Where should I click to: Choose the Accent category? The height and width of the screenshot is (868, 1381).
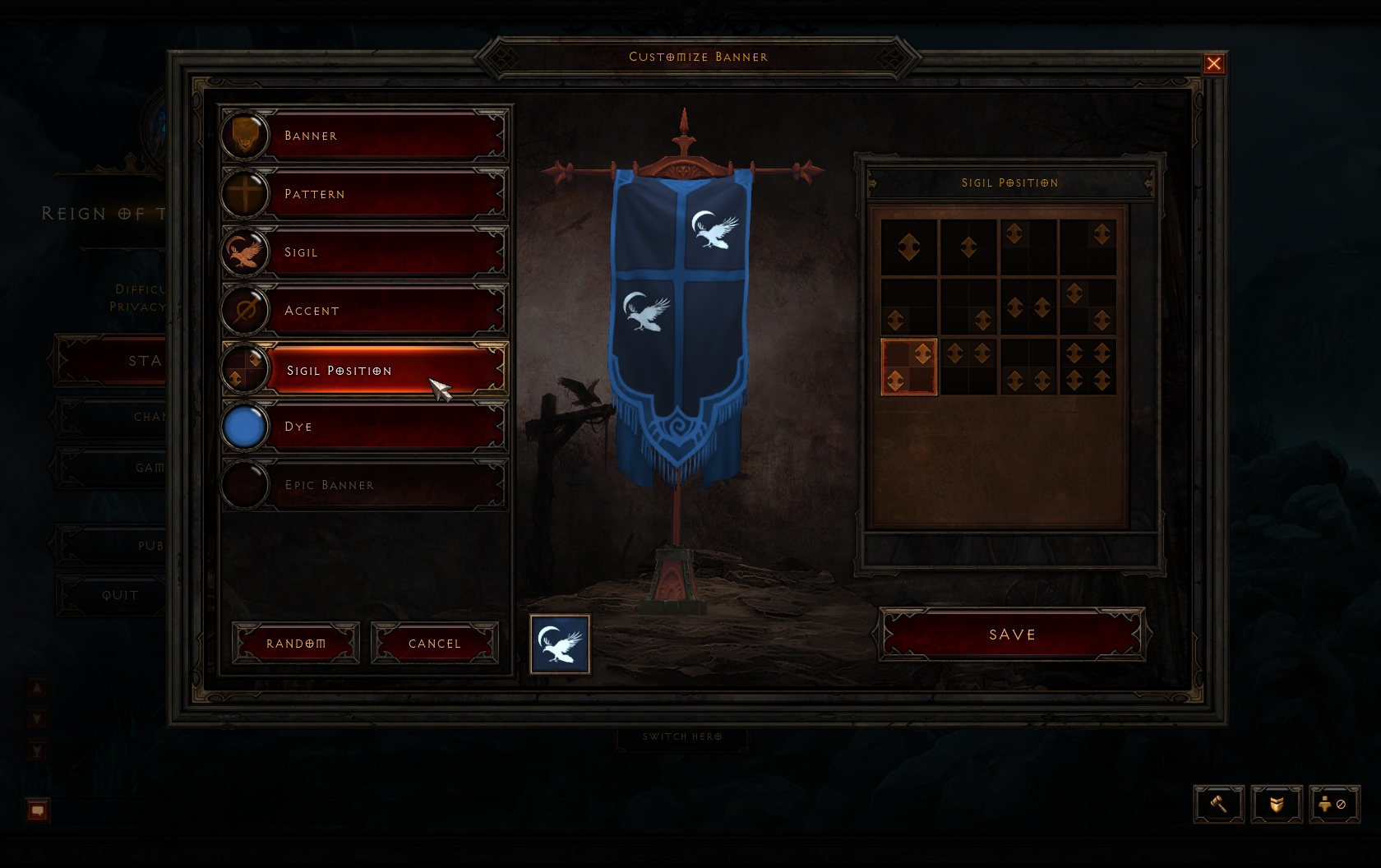(x=363, y=311)
